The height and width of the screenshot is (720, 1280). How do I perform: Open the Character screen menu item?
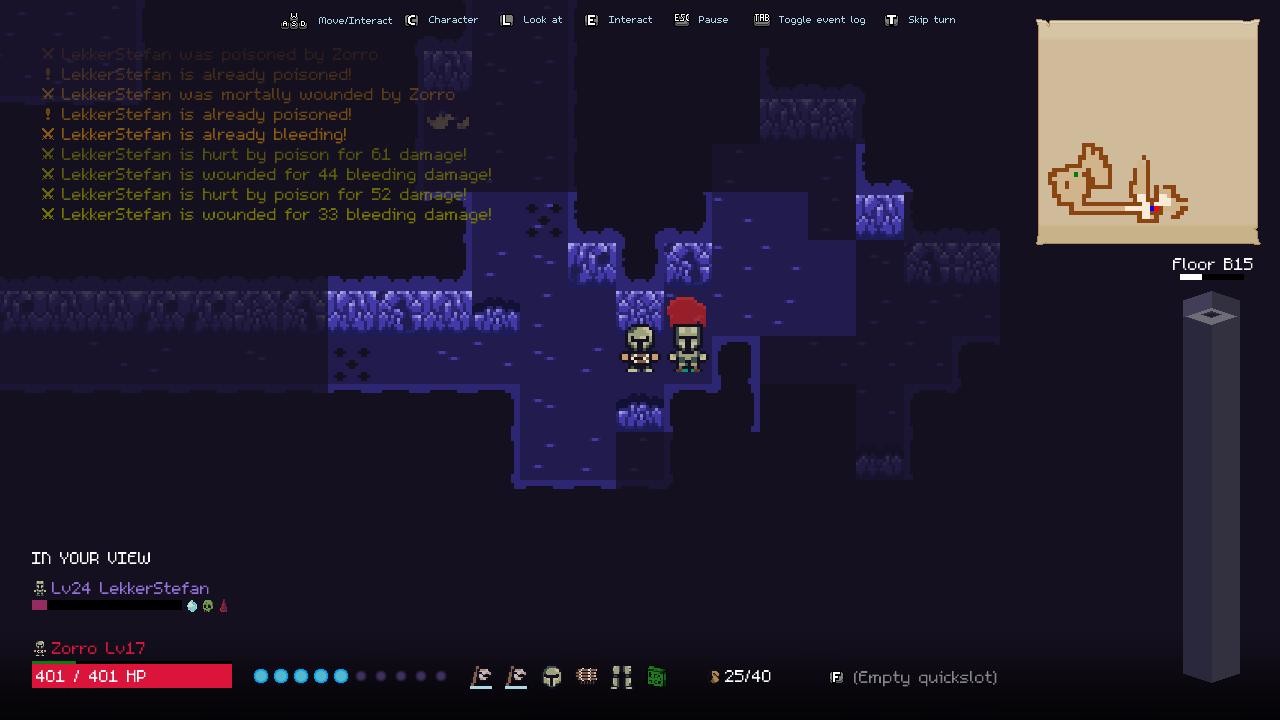click(443, 19)
